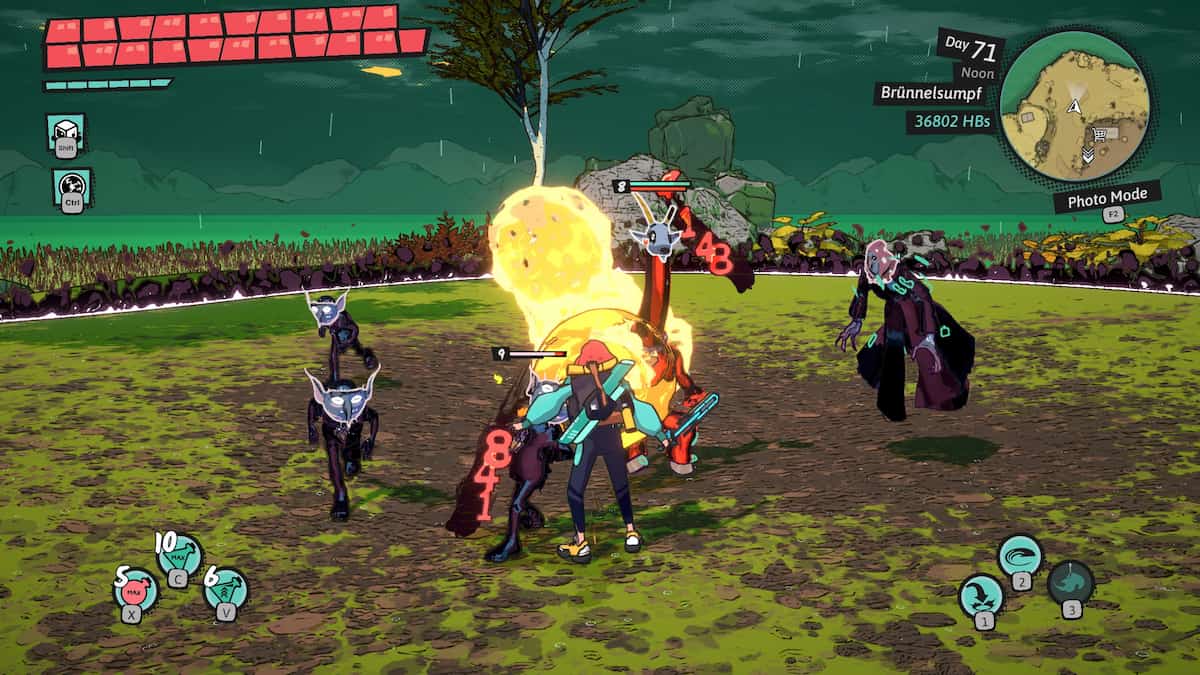The height and width of the screenshot is (675, 1200).
Task: Enter Photo Mode from the label
Action: (x=1106, y=198)
